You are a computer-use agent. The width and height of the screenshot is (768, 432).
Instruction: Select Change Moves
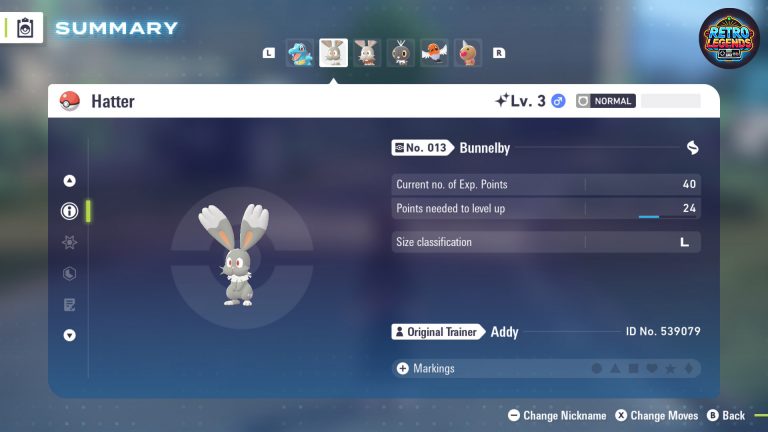[656, 415]
